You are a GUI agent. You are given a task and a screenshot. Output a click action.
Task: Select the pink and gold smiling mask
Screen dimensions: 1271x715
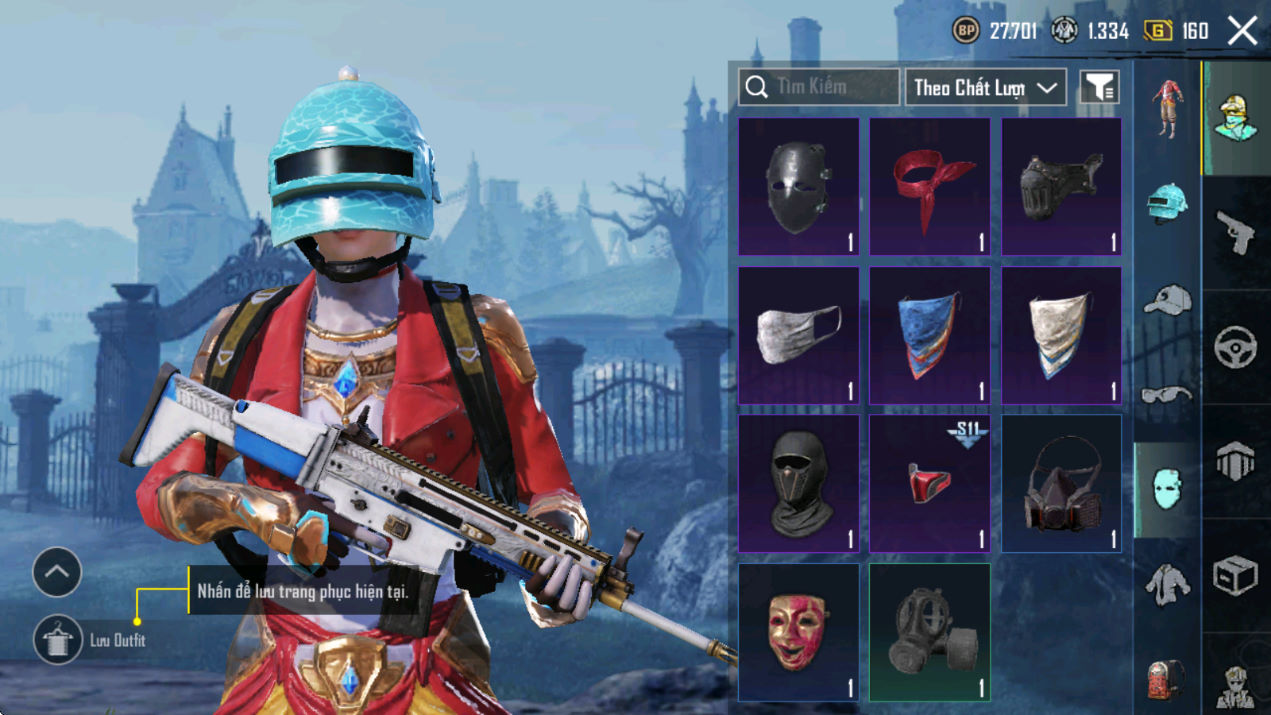[798, 632]
